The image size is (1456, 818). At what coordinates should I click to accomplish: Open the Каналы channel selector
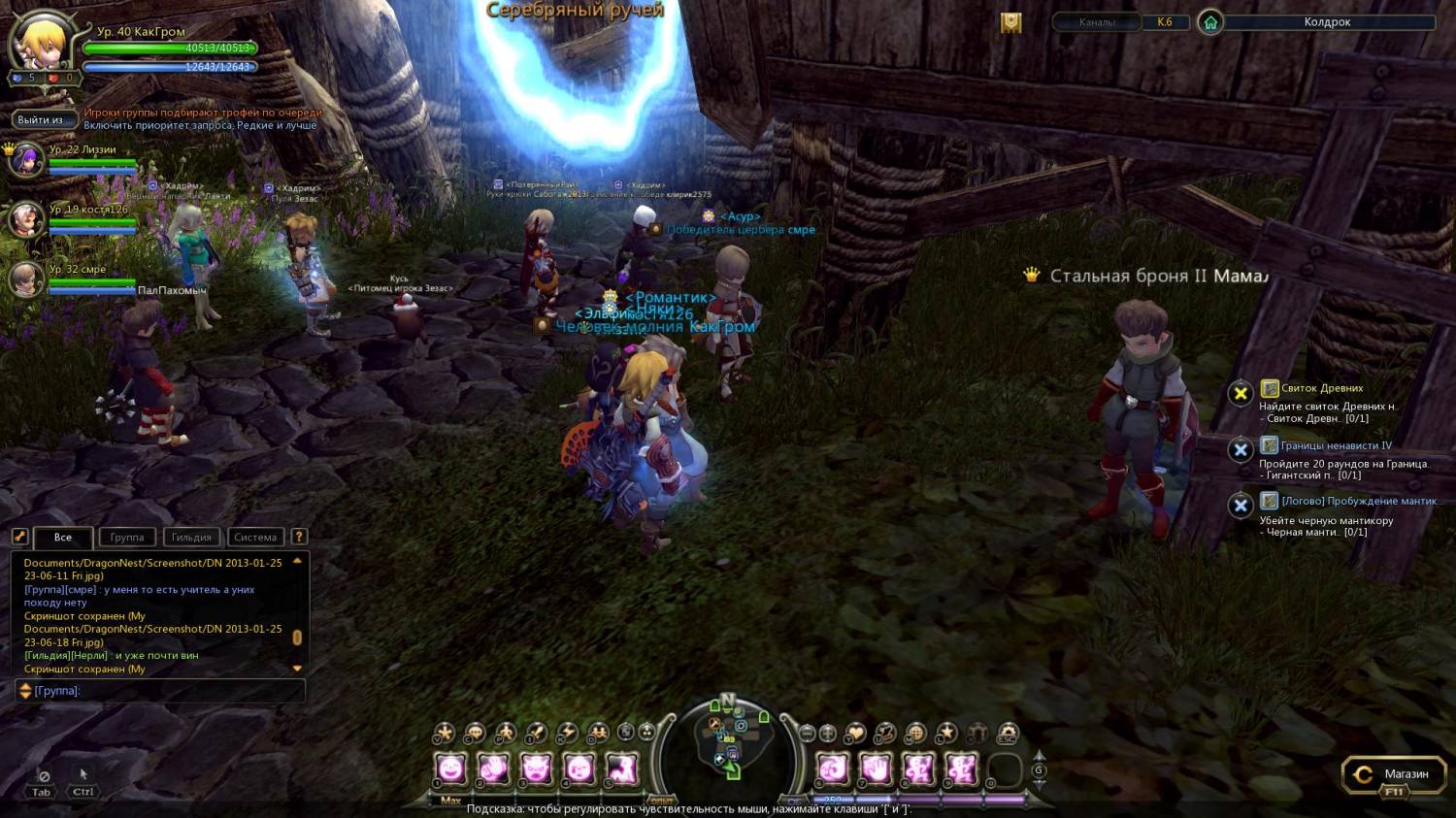point(1097,22)
